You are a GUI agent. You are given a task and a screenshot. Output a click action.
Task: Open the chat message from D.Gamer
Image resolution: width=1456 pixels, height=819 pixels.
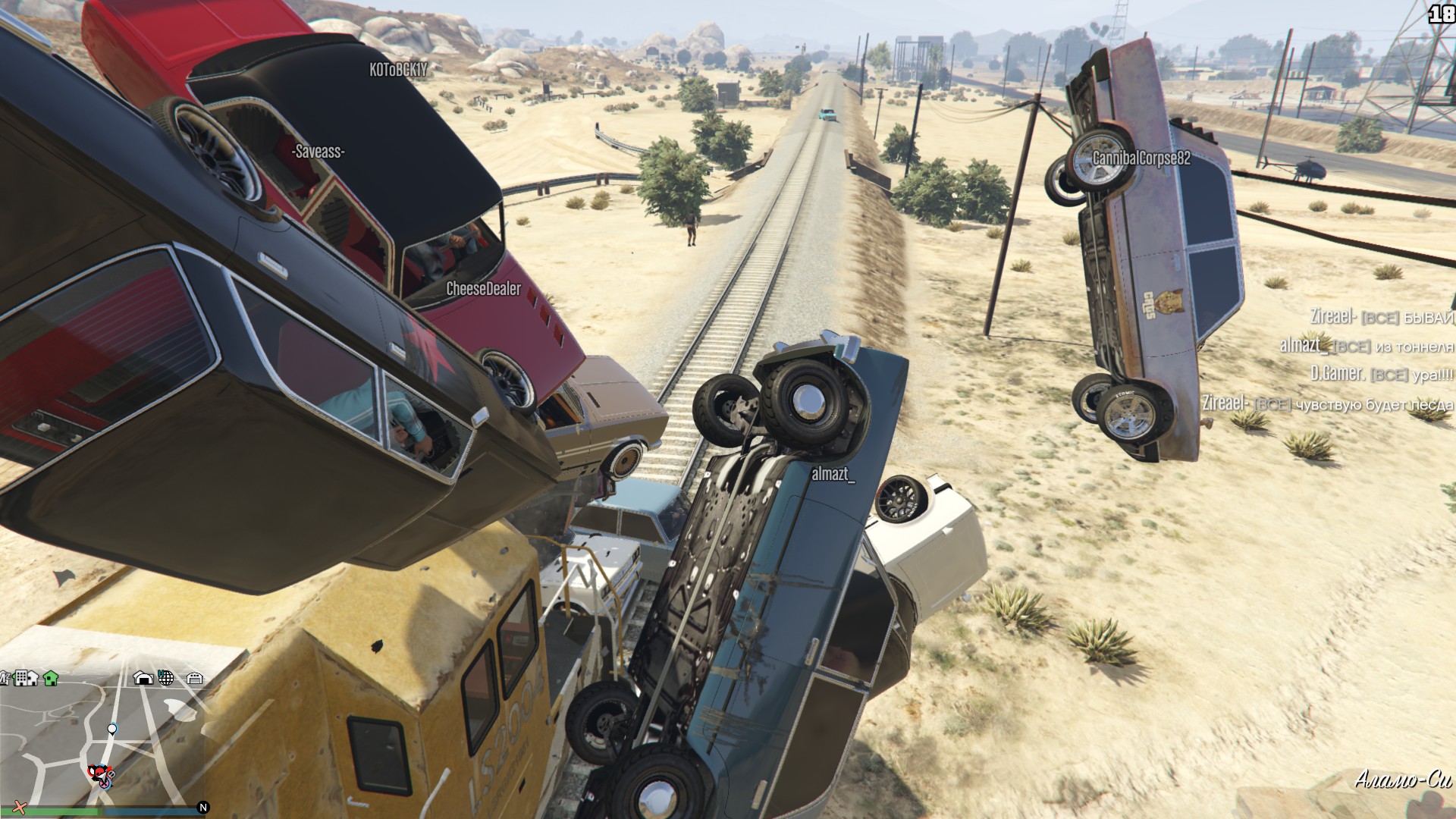(1380, 375)
